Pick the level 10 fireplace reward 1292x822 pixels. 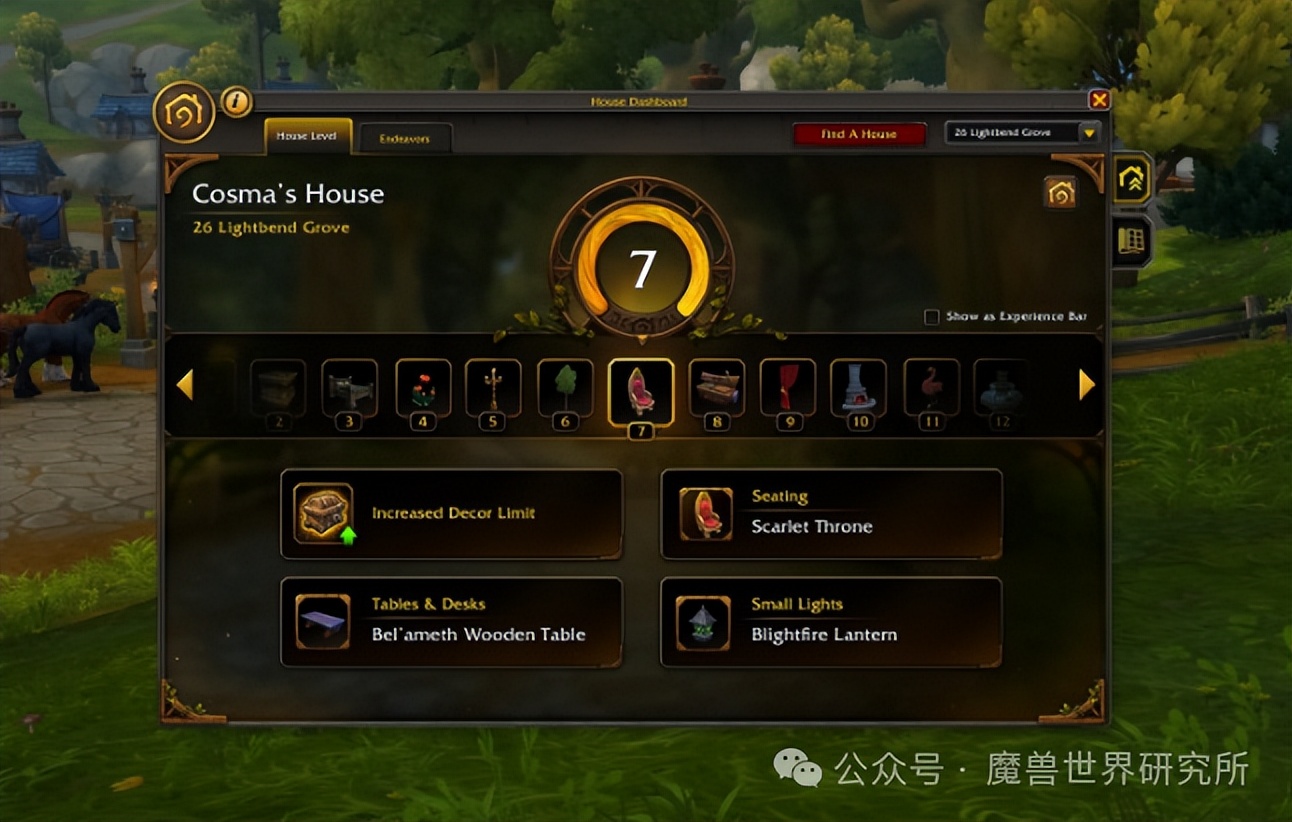[858, 388]
